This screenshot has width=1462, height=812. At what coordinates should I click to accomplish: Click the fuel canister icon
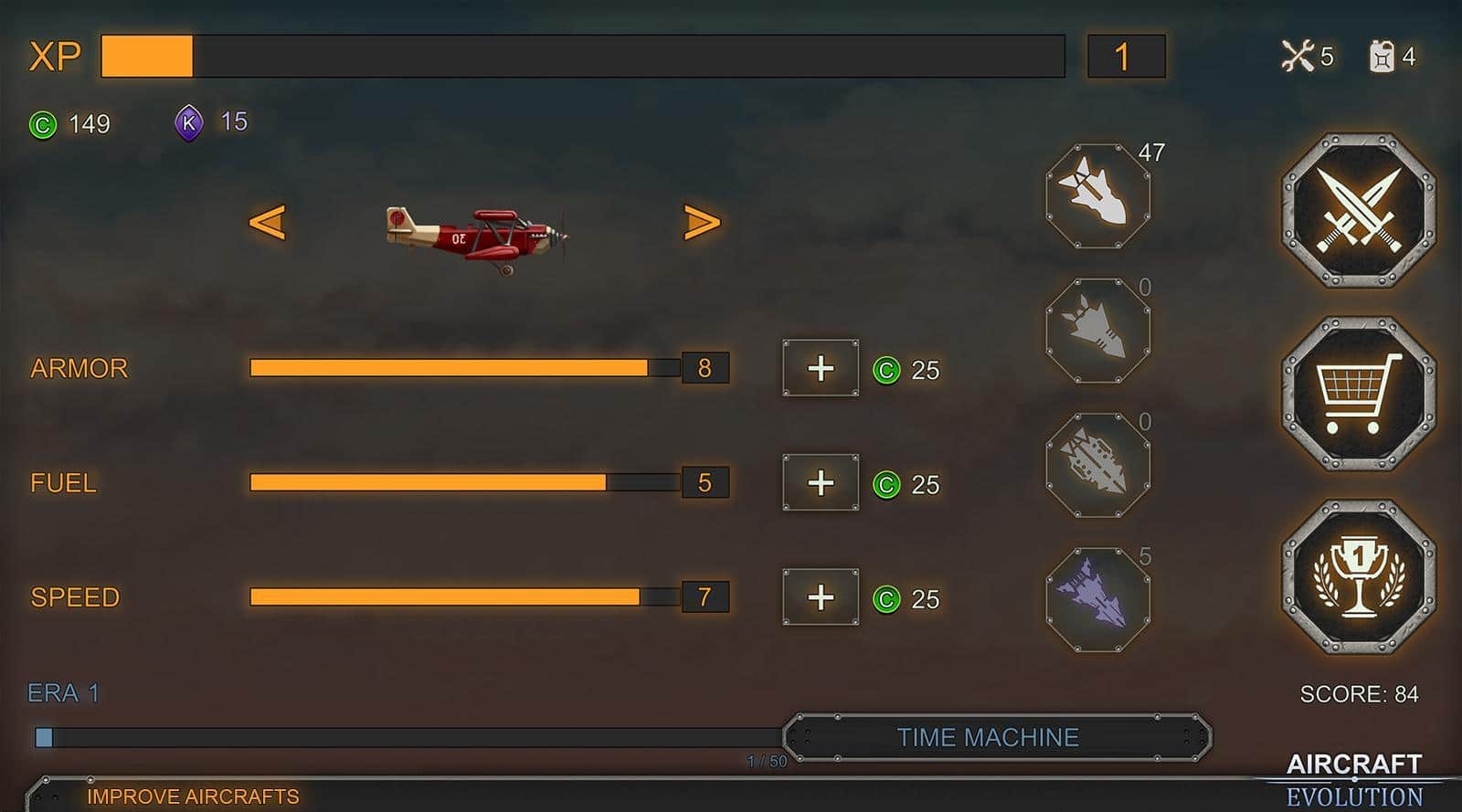[1381, 57]
